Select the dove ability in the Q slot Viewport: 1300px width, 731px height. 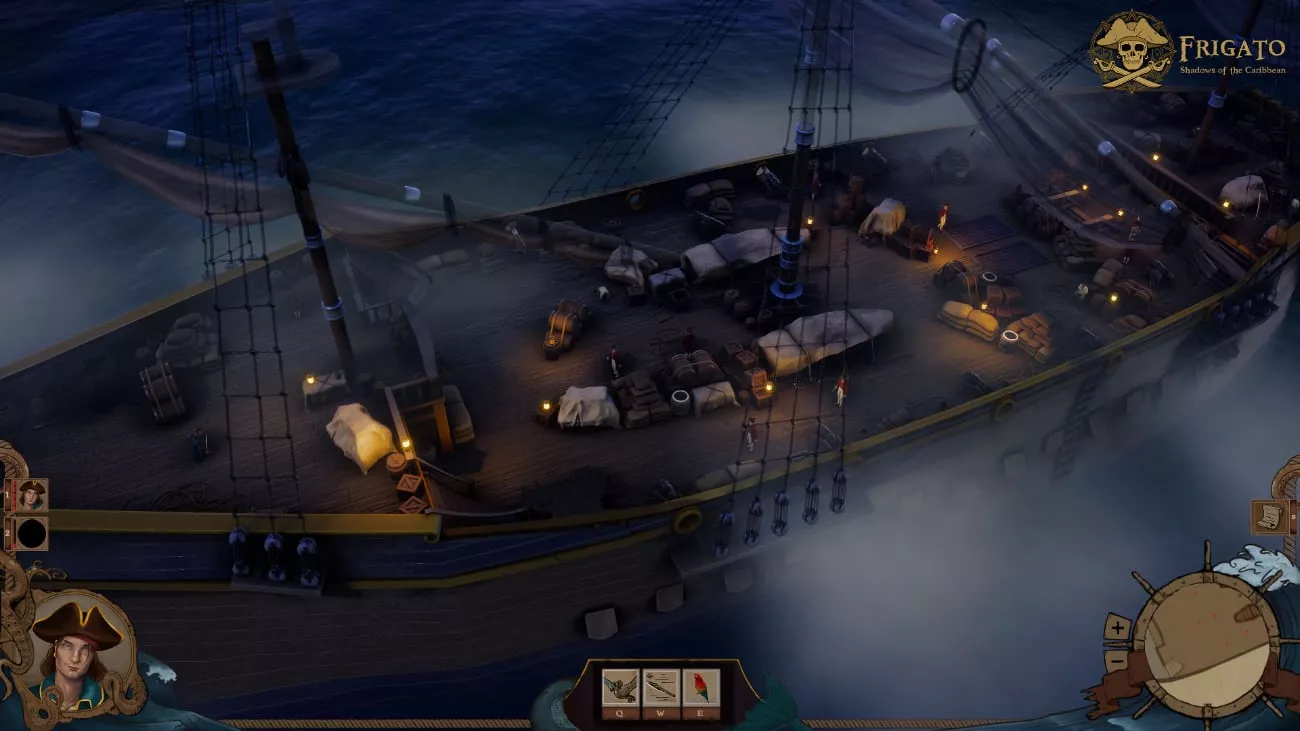[620, 686]
